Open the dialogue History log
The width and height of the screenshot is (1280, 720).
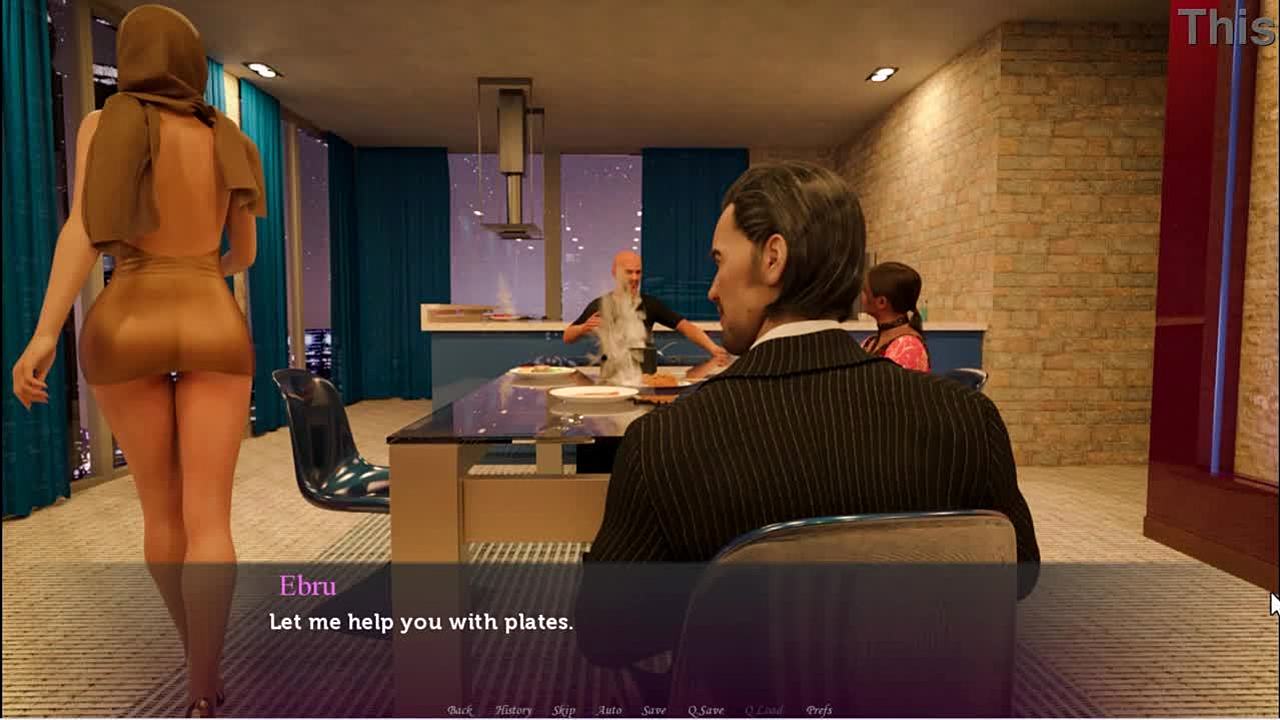pyautogui.click(x=513, y=710)
